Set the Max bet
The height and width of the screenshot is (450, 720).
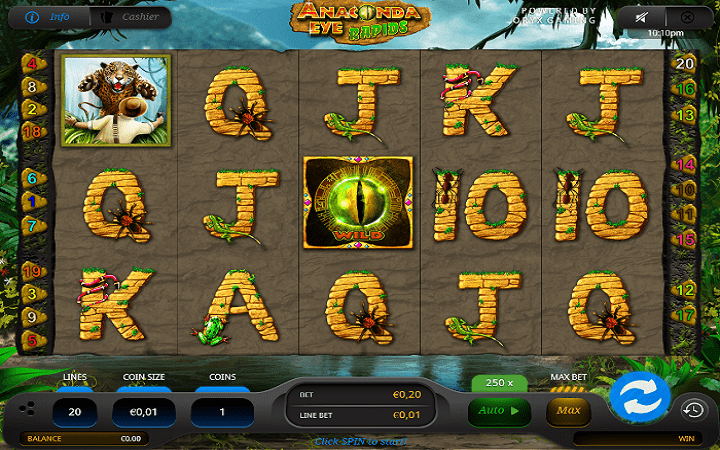pyautogui.click(x=568, y=410)
